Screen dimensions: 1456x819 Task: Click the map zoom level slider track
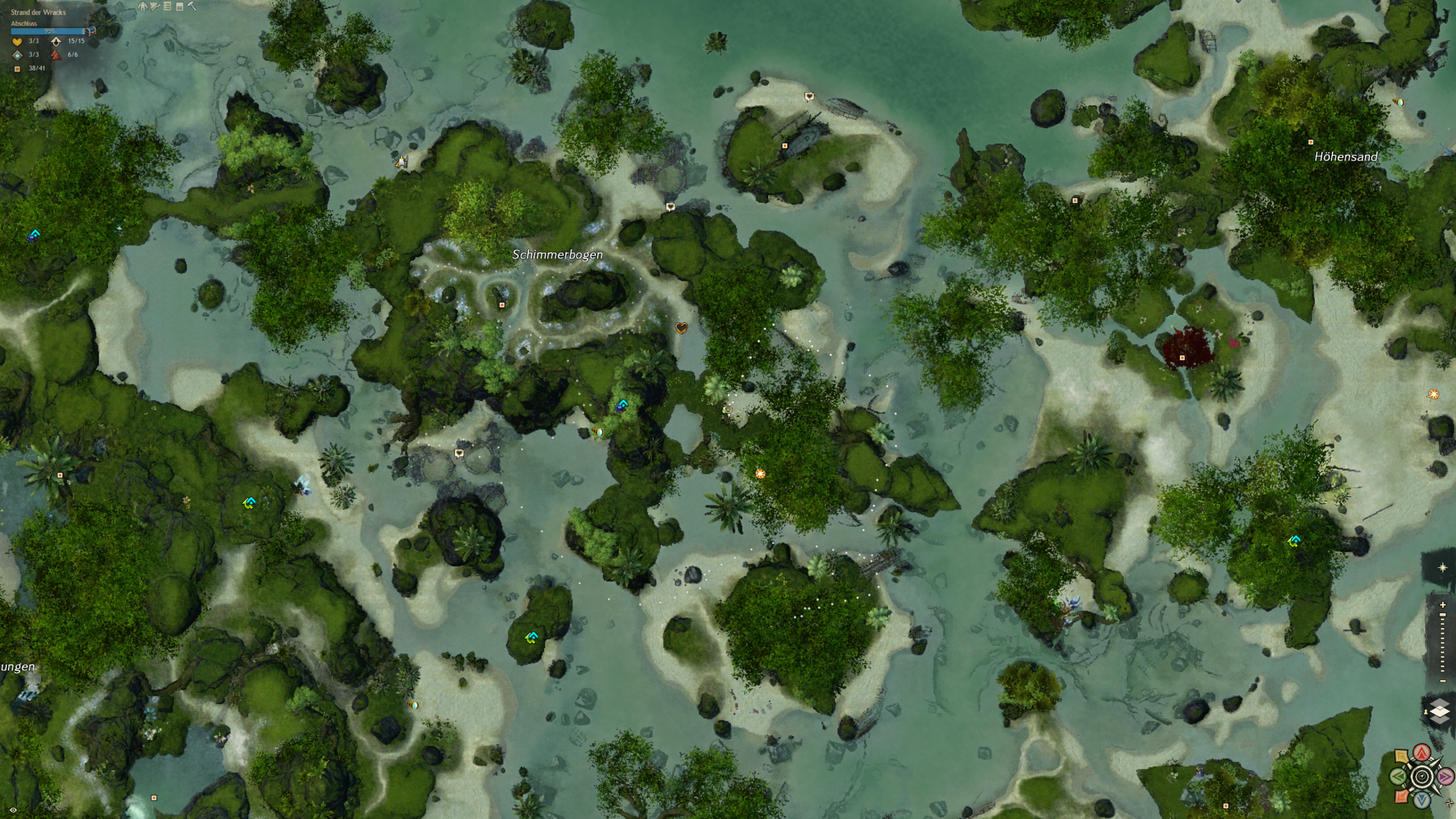pyautogui.click(x=1442, y=643)
